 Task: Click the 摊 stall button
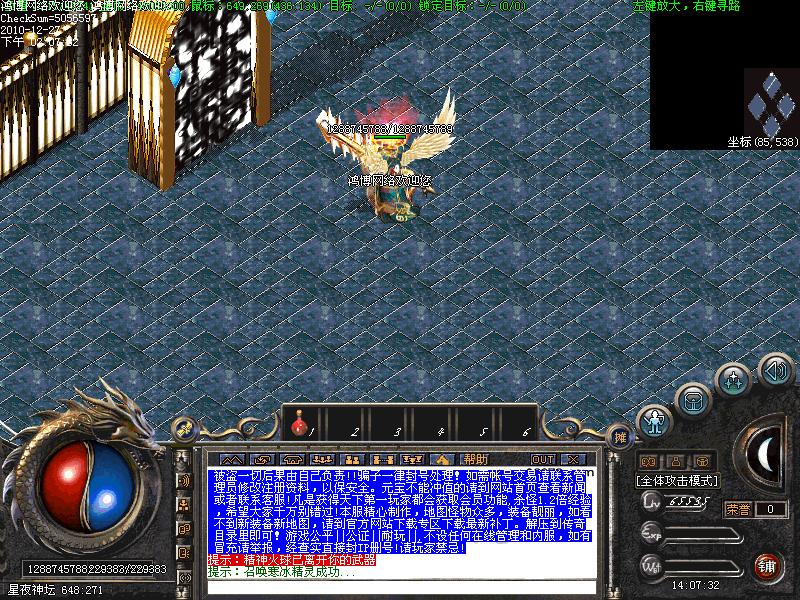pos(620,437)
